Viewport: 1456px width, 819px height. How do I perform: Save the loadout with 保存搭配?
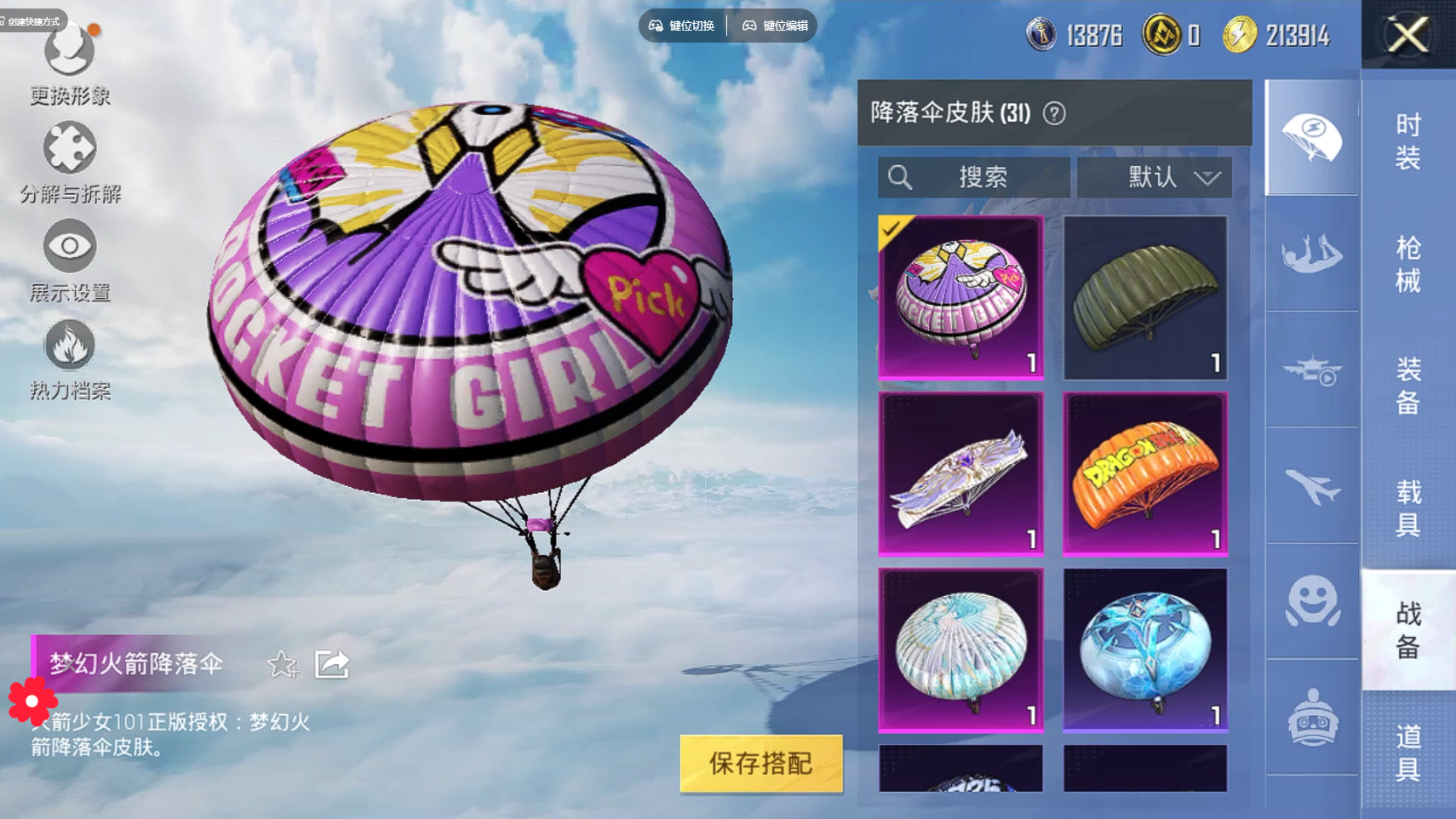pyautogui.click(x=760, y=763)
